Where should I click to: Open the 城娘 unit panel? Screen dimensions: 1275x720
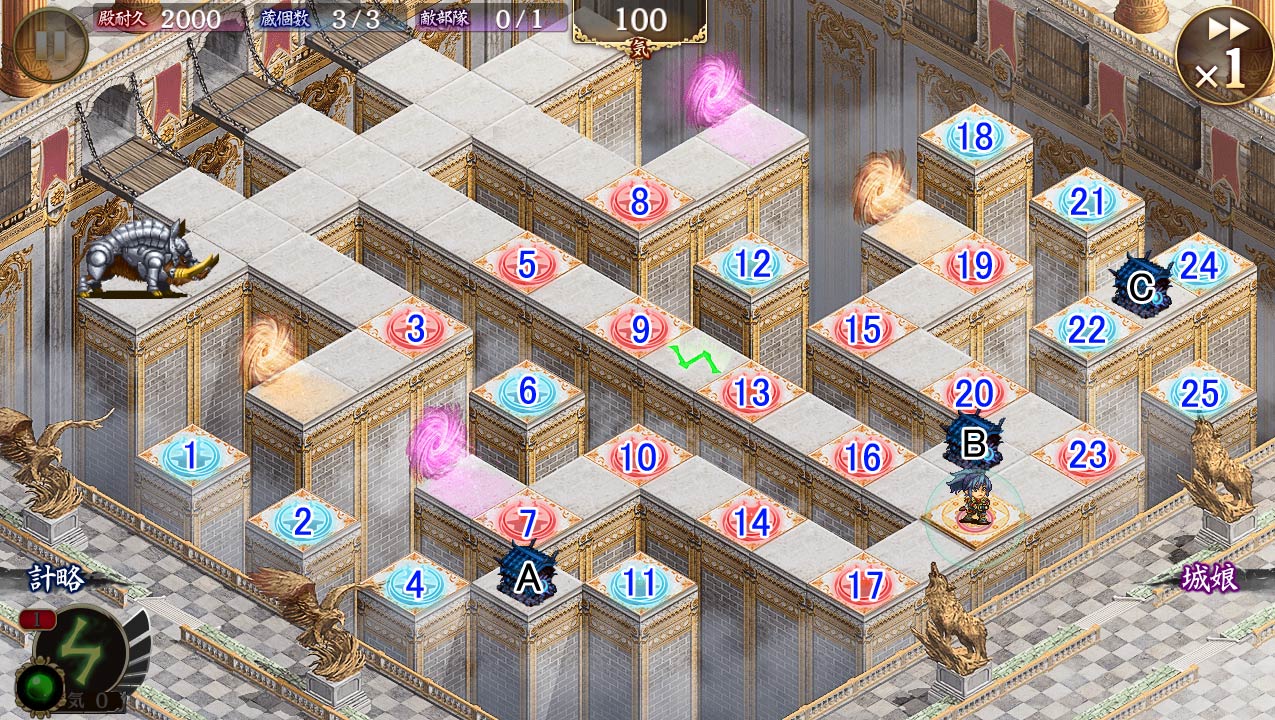[1209, 580]
